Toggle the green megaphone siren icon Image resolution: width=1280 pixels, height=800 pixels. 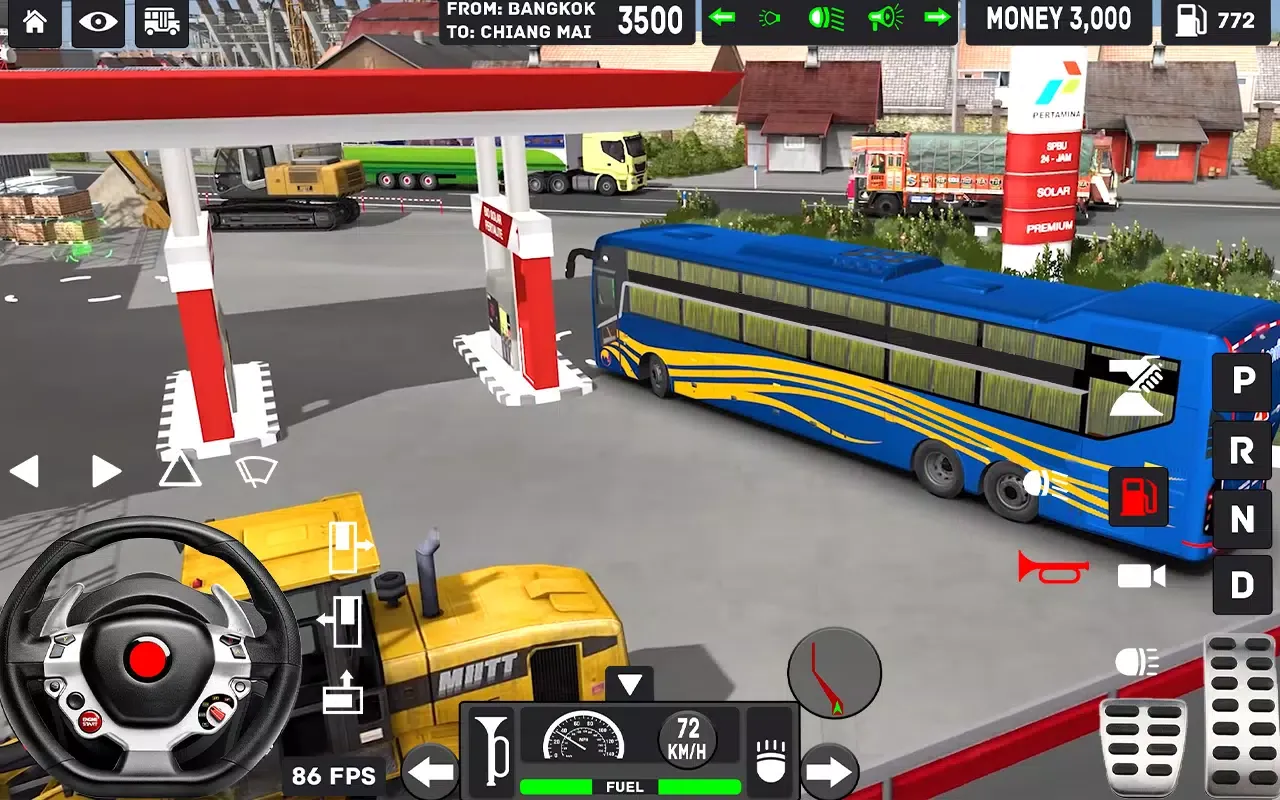pos(885,18)
